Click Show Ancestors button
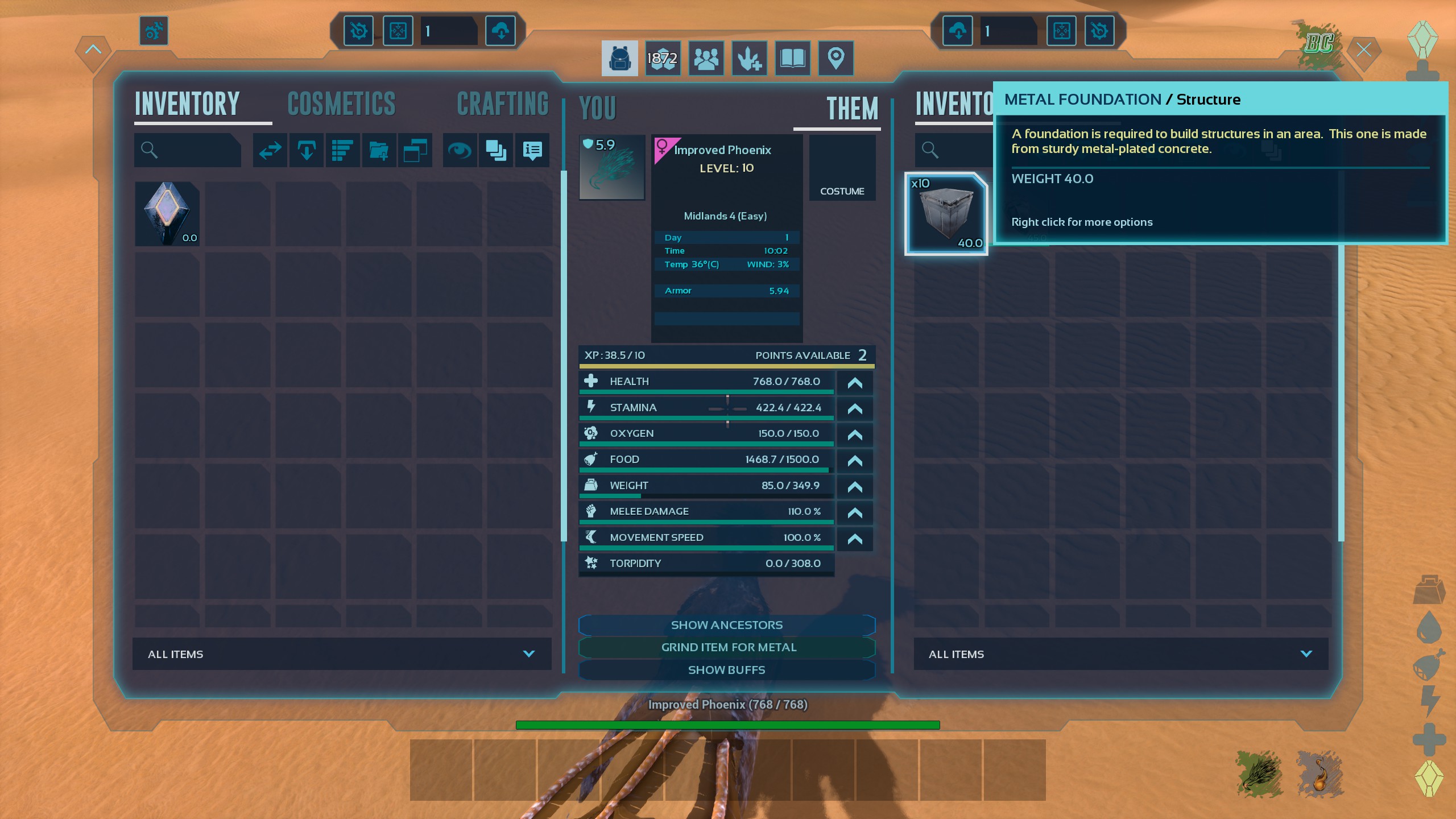This screenshot has width=1456, height=819. point(726,625)
